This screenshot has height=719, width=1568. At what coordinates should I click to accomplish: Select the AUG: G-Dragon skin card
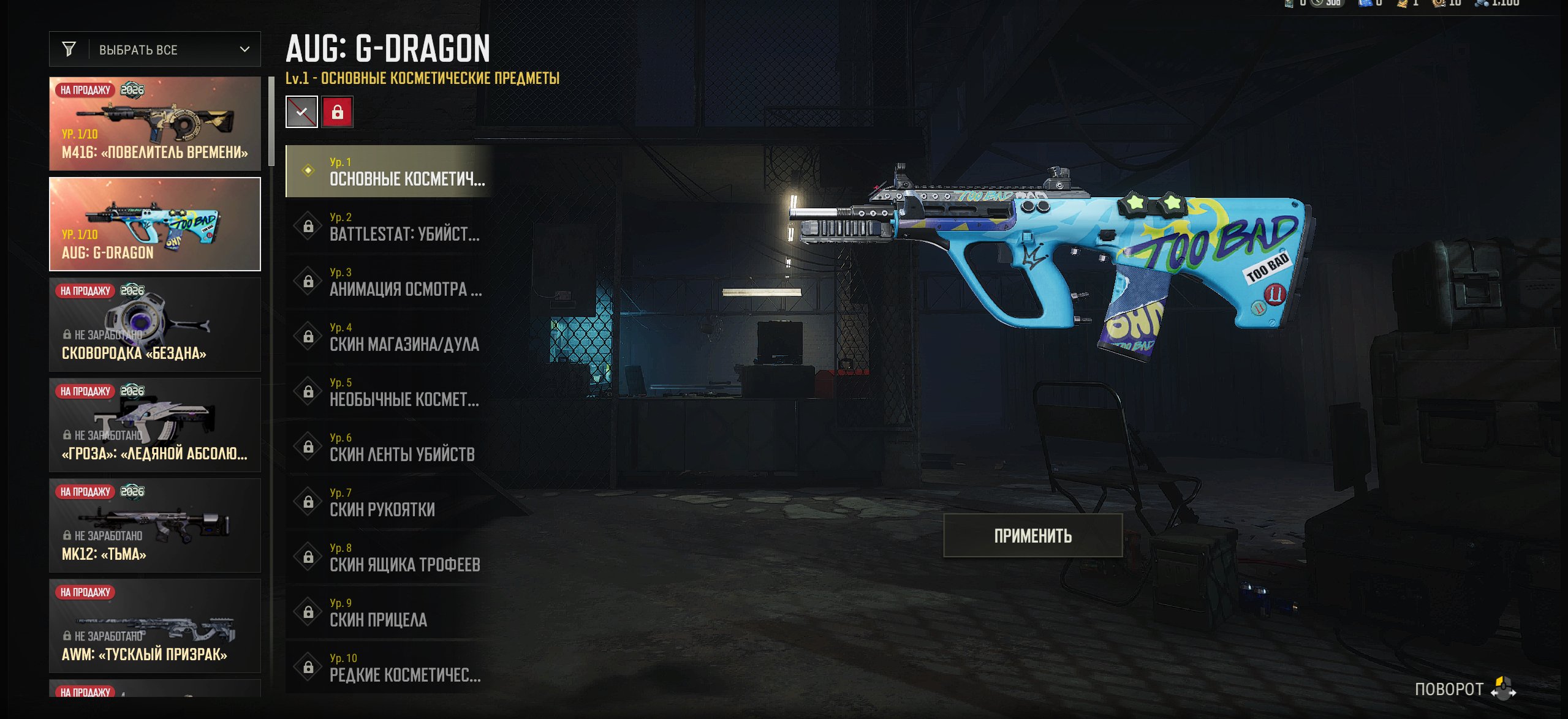[155, 224]
